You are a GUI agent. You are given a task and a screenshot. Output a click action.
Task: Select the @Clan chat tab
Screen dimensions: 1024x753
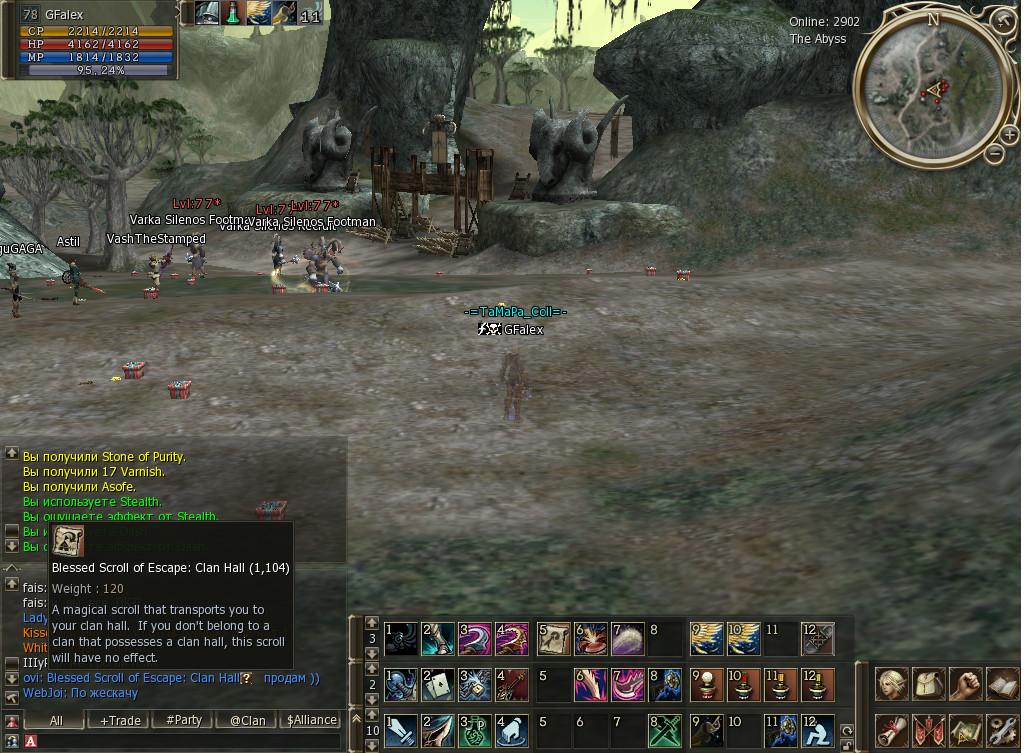247,720
